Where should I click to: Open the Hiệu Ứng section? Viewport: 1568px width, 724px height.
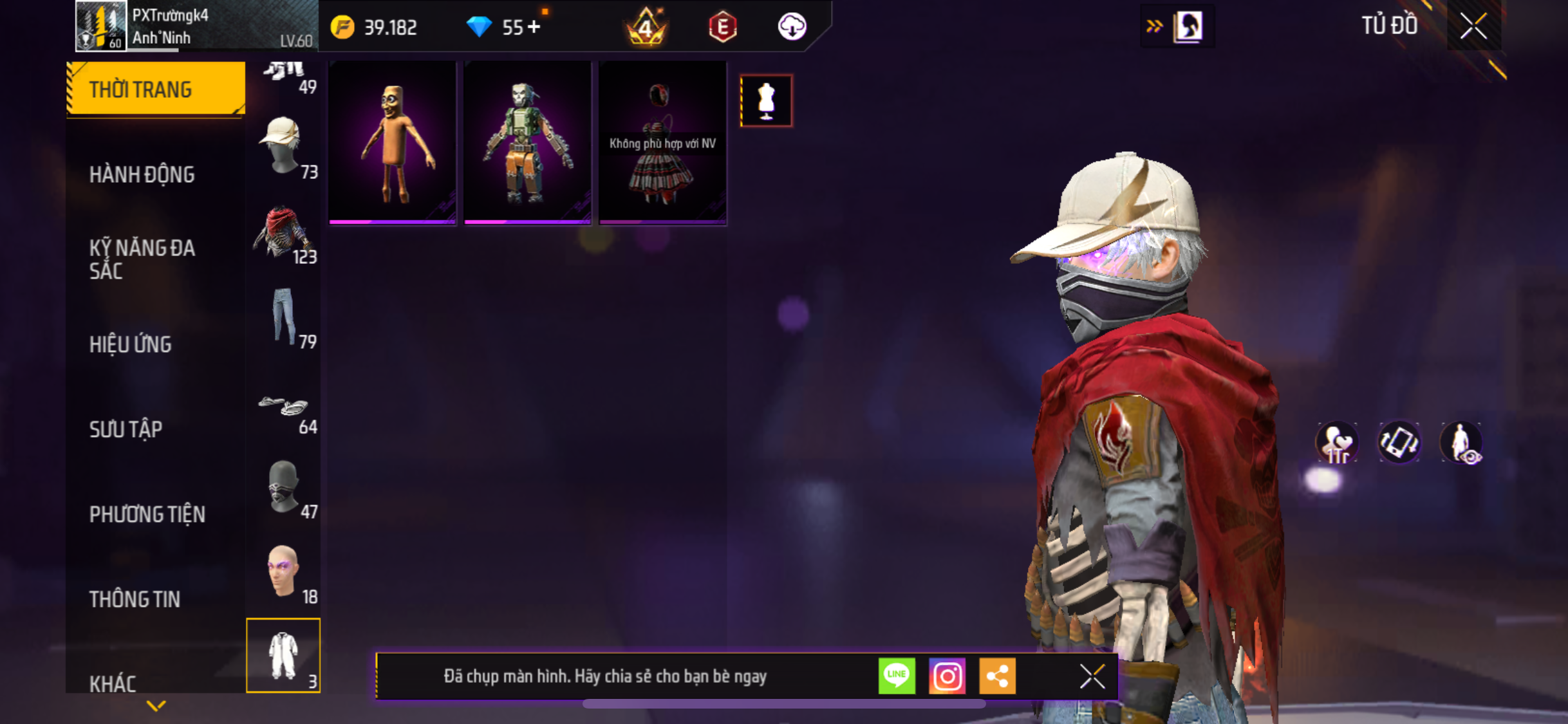pos(131,344)
